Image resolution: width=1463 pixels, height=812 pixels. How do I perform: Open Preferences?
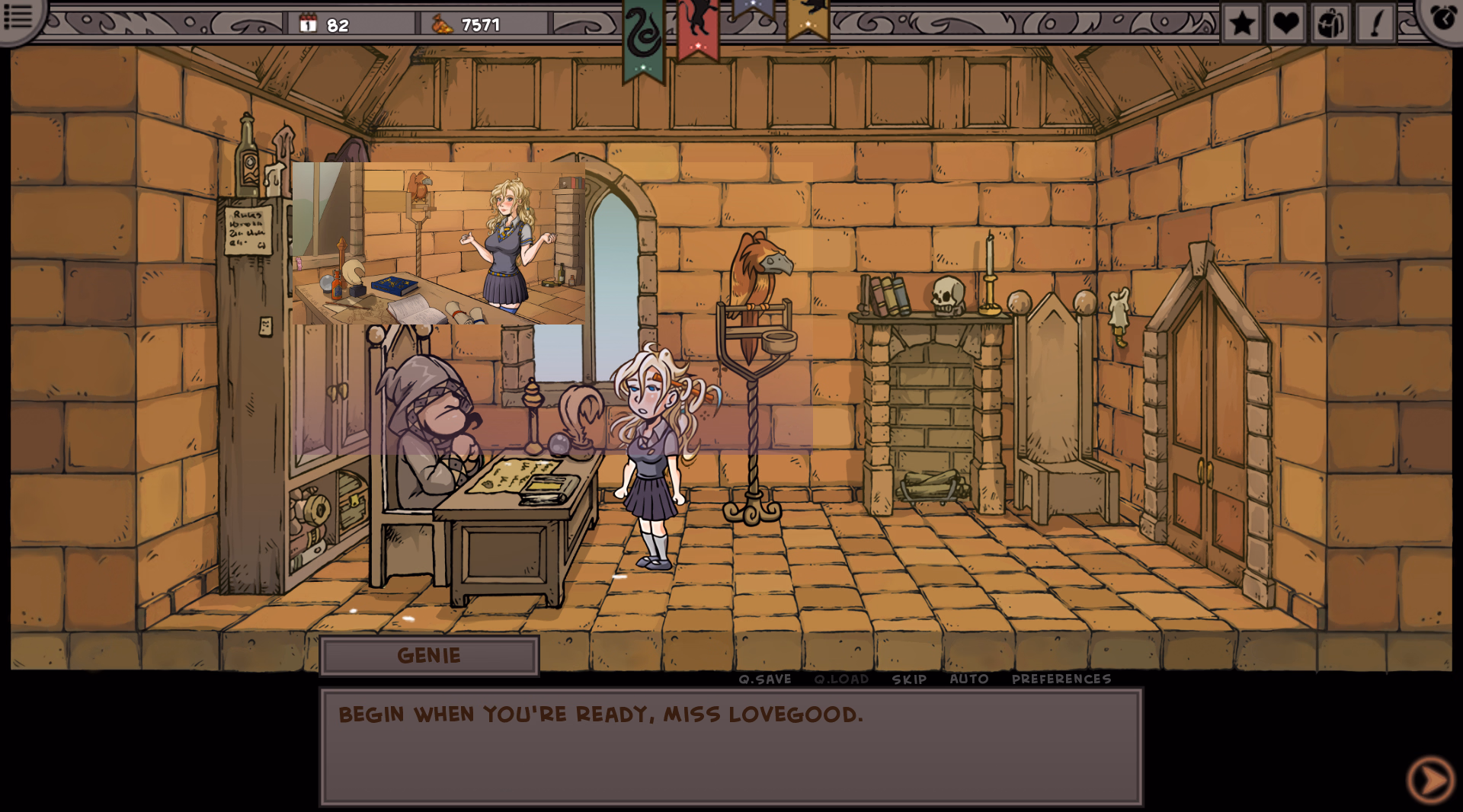pyautogui.click(x=1061, y=679)
